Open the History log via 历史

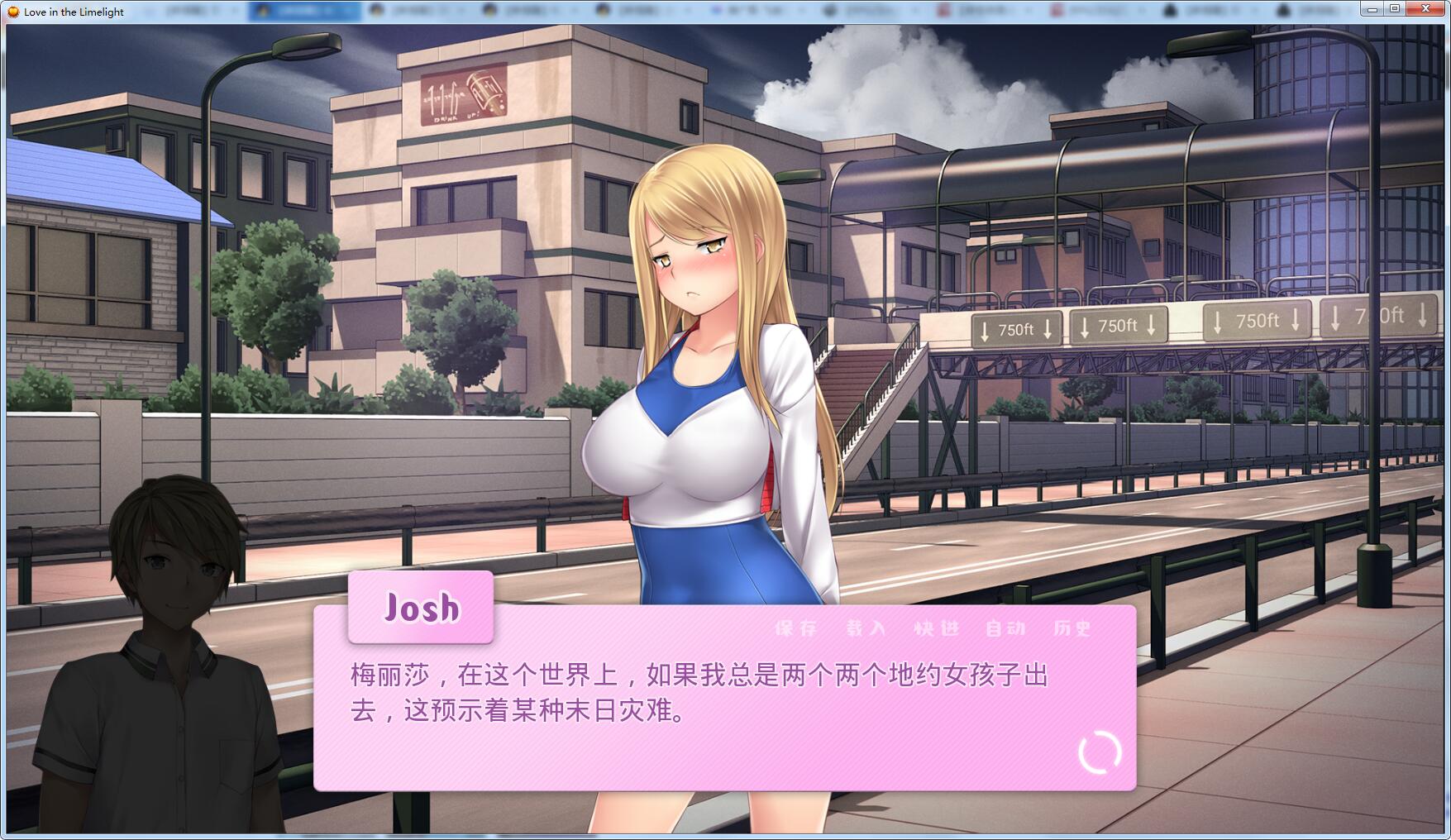[1072, 628]
